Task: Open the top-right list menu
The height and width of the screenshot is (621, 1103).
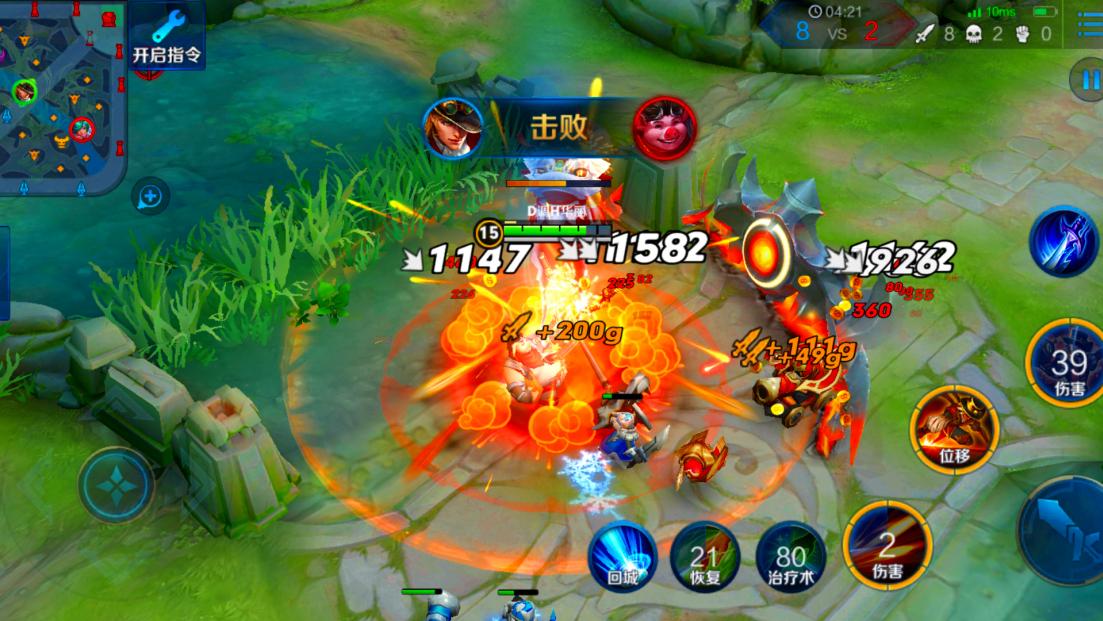Action: [1089, 25]
